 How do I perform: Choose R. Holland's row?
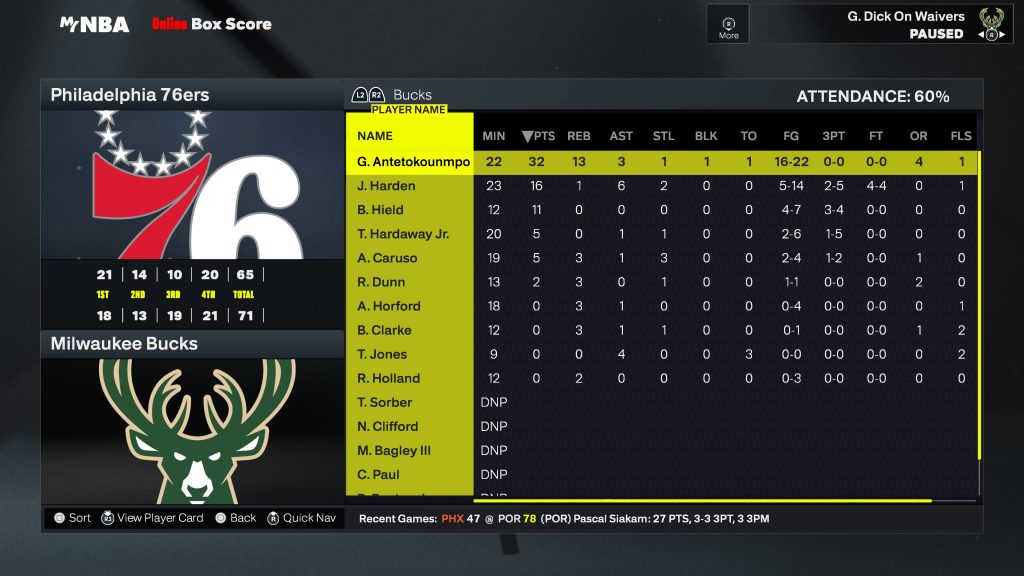tap(388, 378)
